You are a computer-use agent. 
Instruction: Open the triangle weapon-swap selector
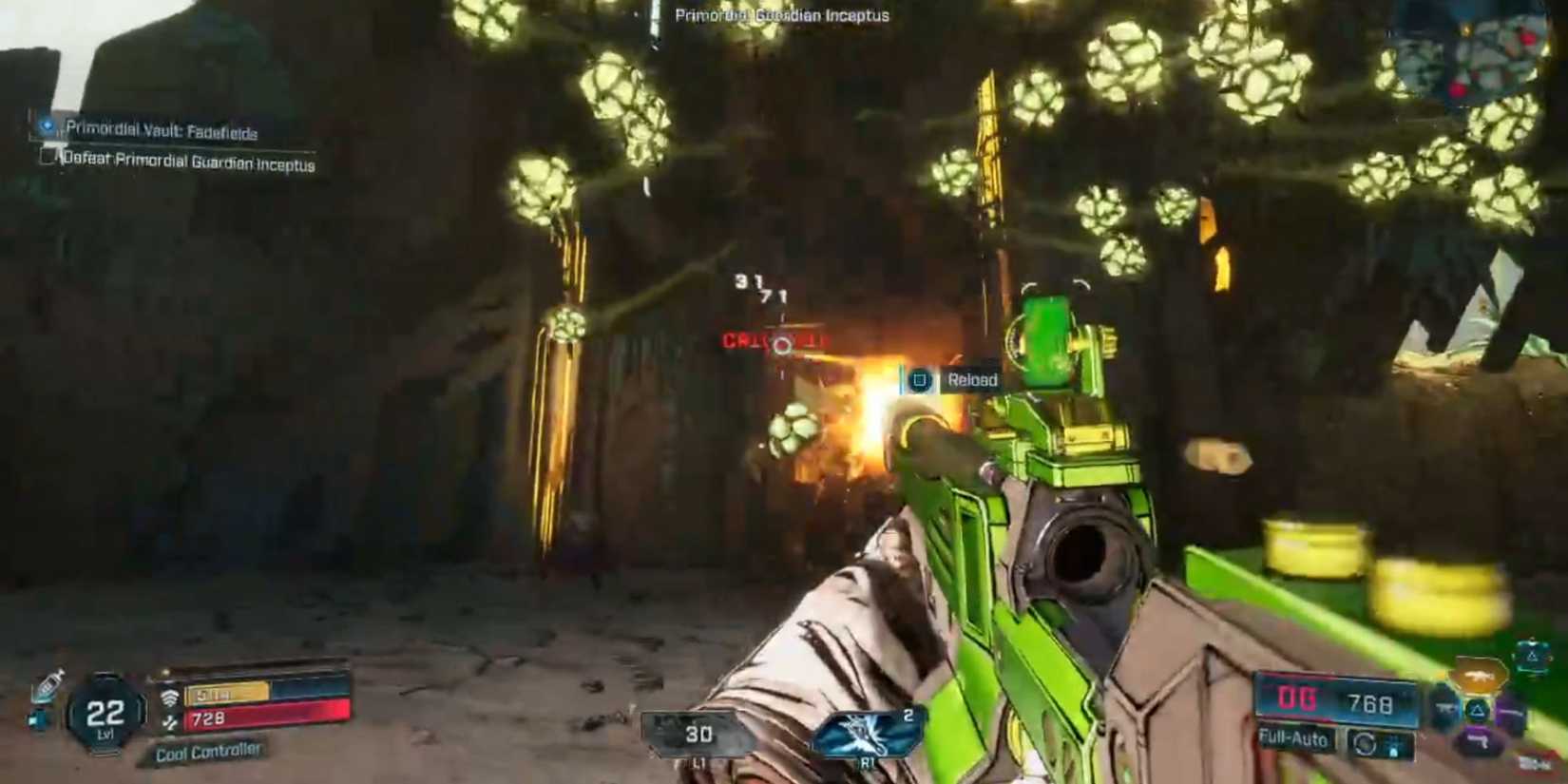pyautogui.click(x=1477, y=711)
